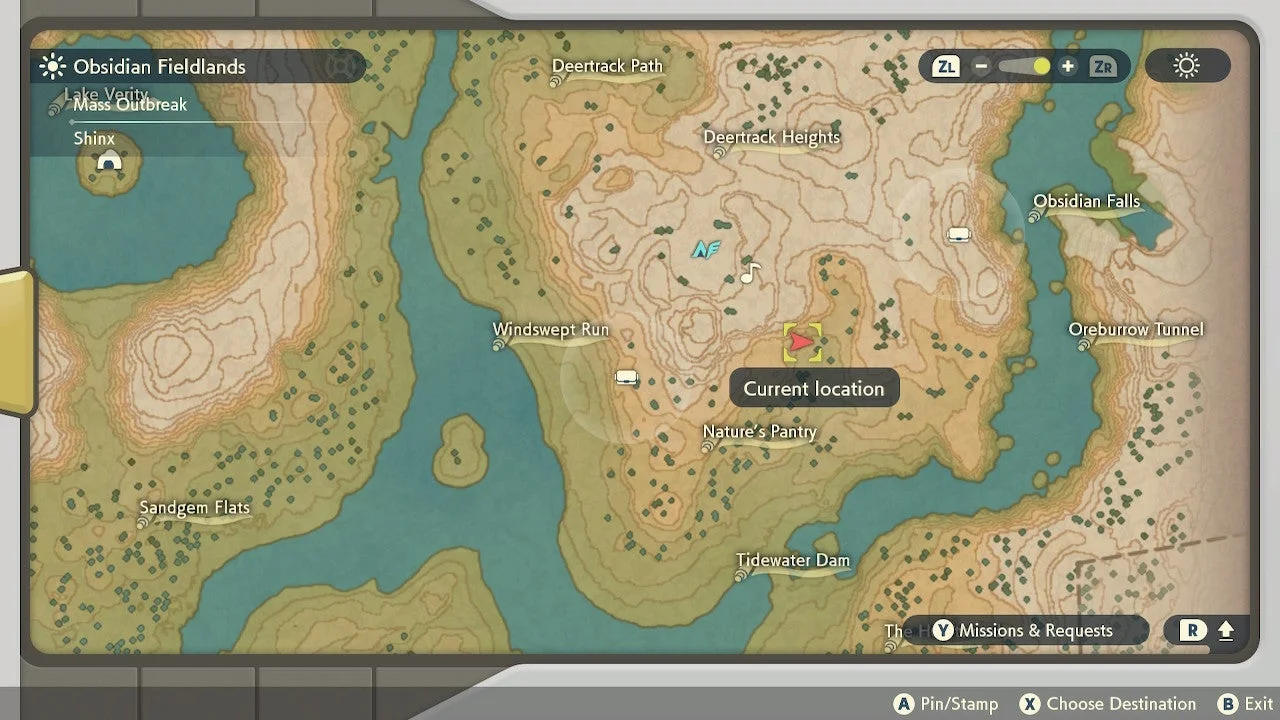This screenshot has width=1280, height=720.
Task: Select the white music note marker
Action: pyautogui.click(x=750, y=272)
